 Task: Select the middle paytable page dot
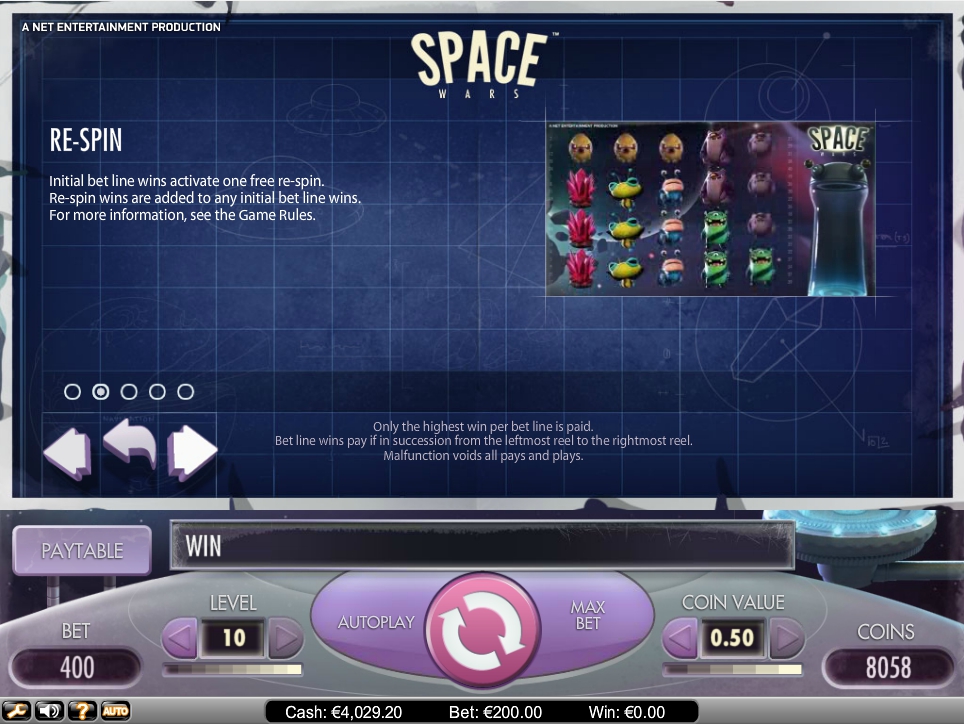click(x=129, y=392)
